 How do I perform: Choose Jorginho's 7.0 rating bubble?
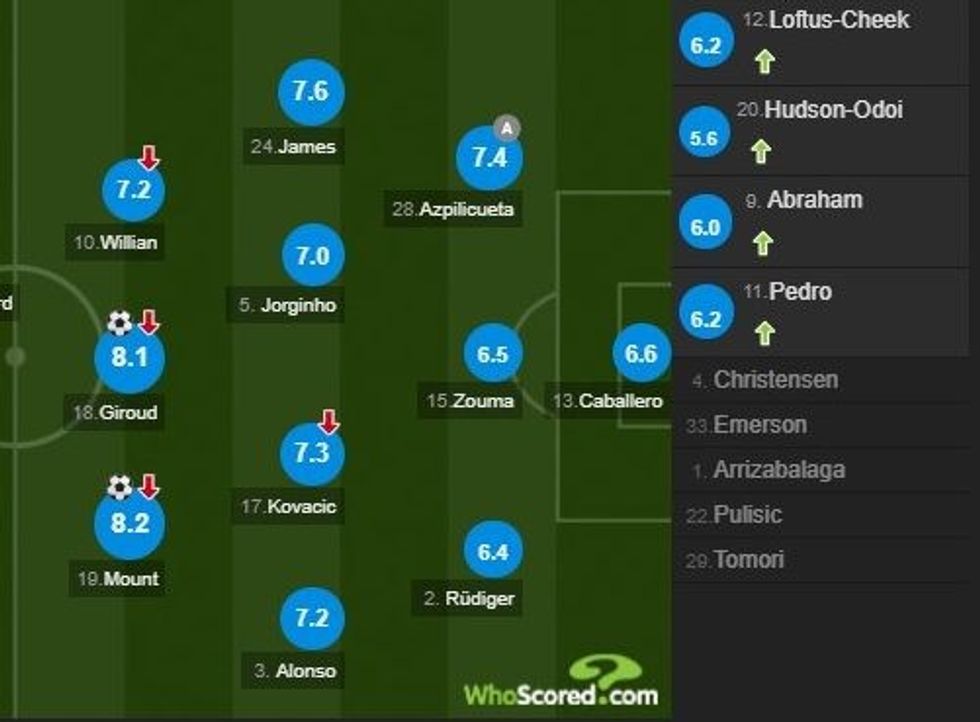311,255
